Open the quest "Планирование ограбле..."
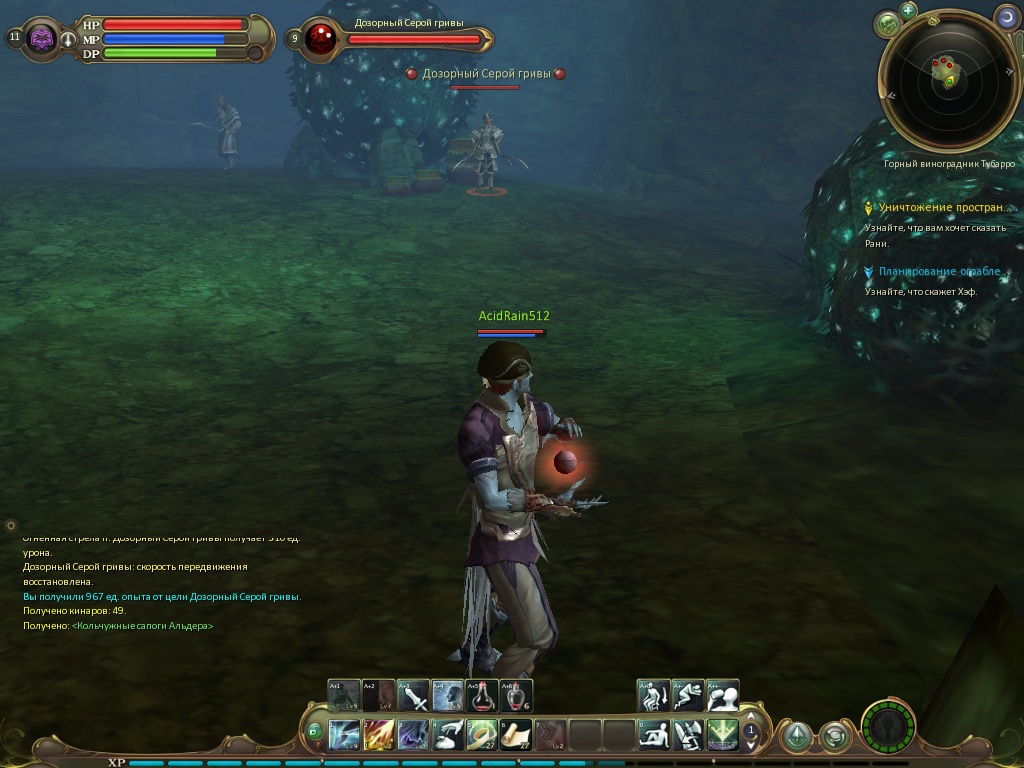The image size is (1024, 768). 938,272
